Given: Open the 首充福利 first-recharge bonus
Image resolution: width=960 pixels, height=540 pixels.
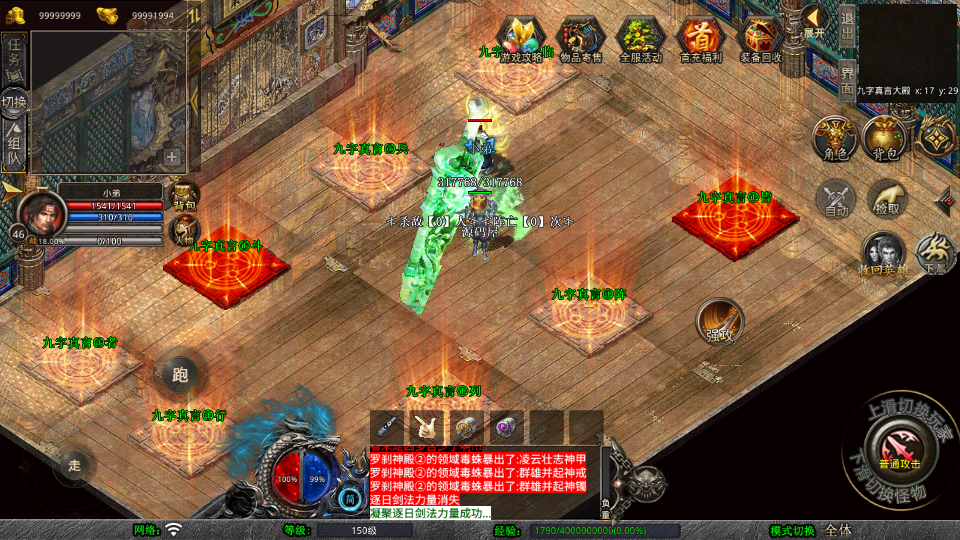Looking at the screenshot, I should click(701, 40).
